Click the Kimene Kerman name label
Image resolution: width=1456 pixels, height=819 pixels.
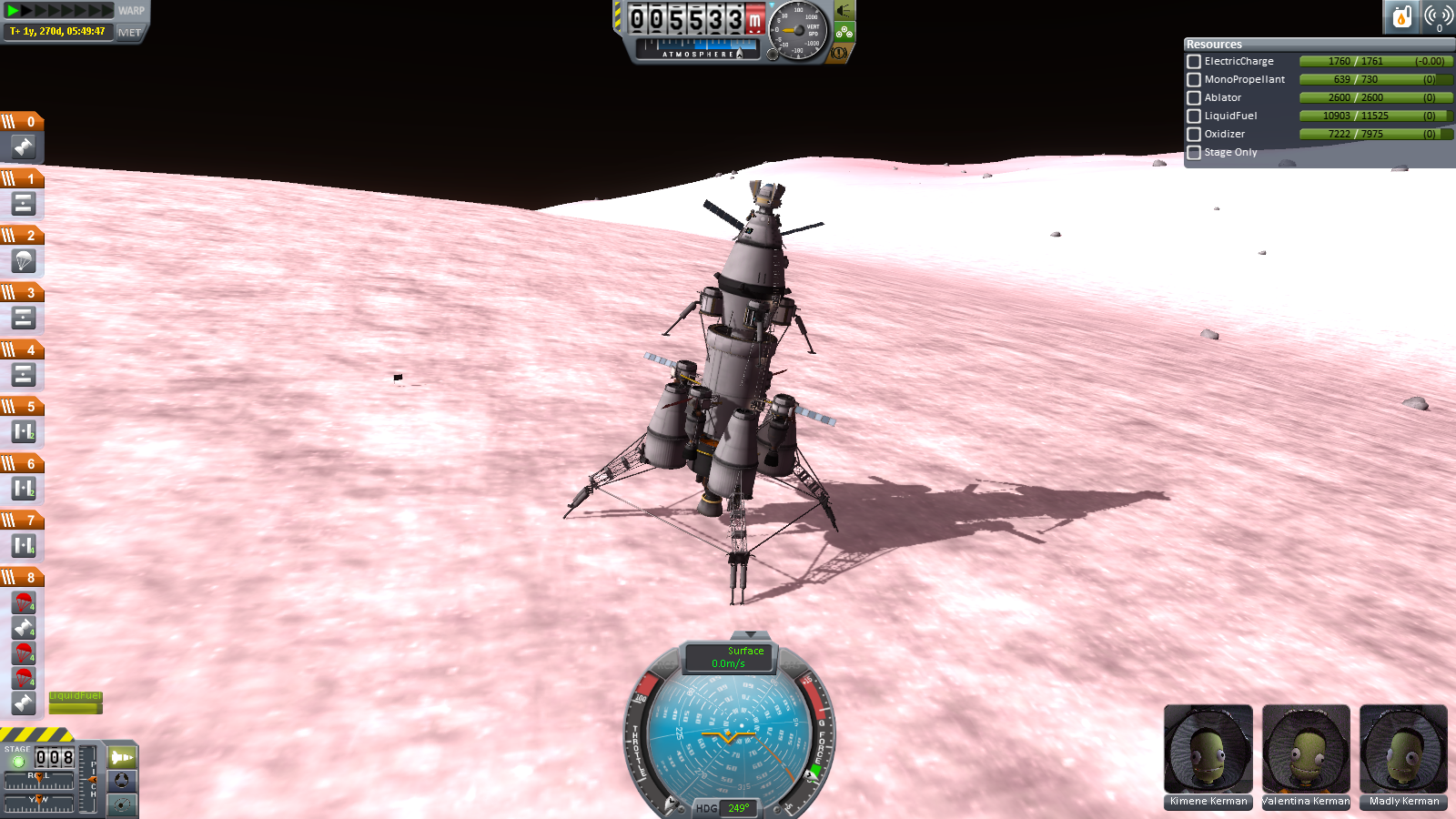[1208, 801]
